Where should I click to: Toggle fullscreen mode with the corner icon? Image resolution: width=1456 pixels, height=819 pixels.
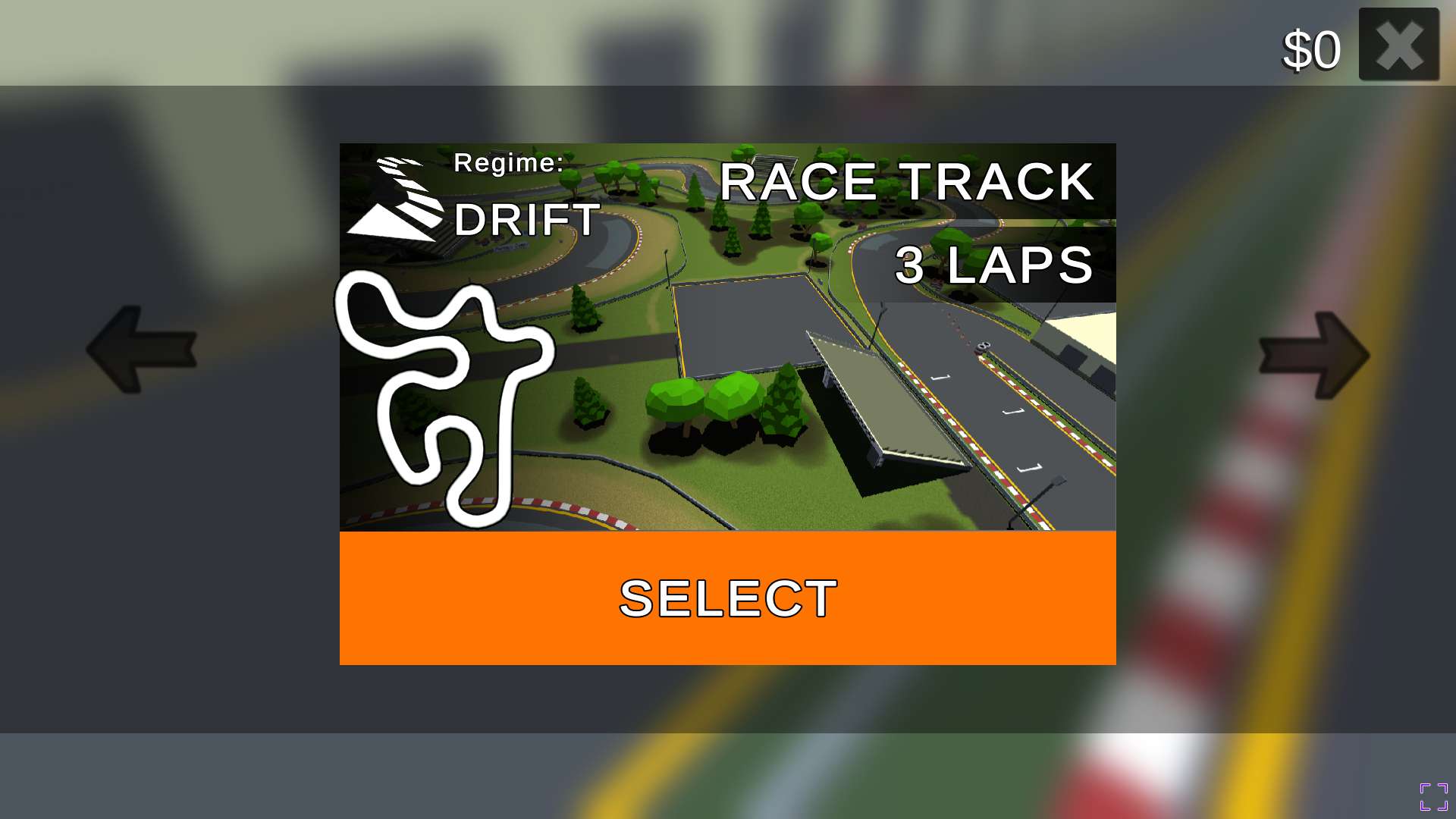pos(1433,797)
